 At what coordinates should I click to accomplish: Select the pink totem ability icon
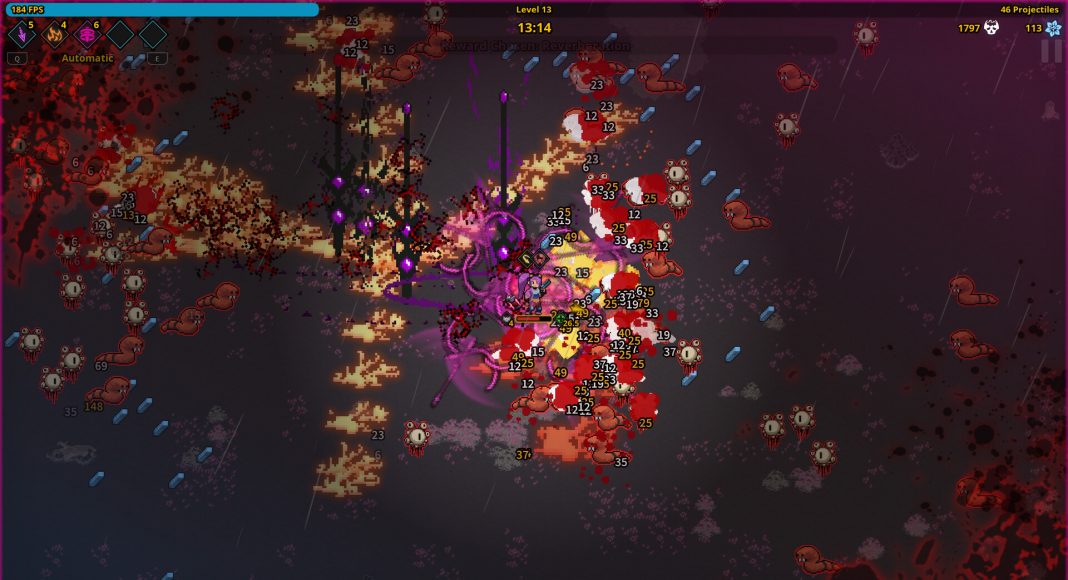point(87,35)
